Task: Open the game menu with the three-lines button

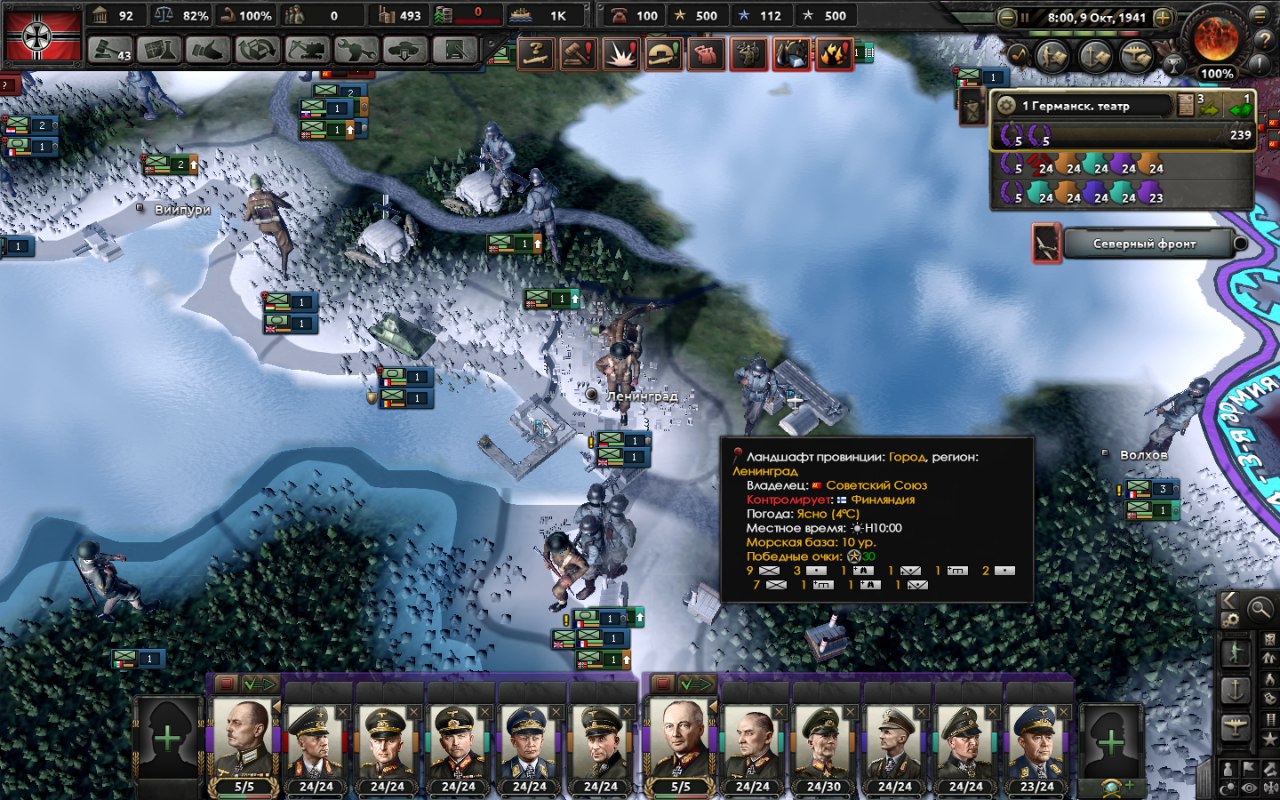Action: pyautogui.click(x=1260, y=15)
